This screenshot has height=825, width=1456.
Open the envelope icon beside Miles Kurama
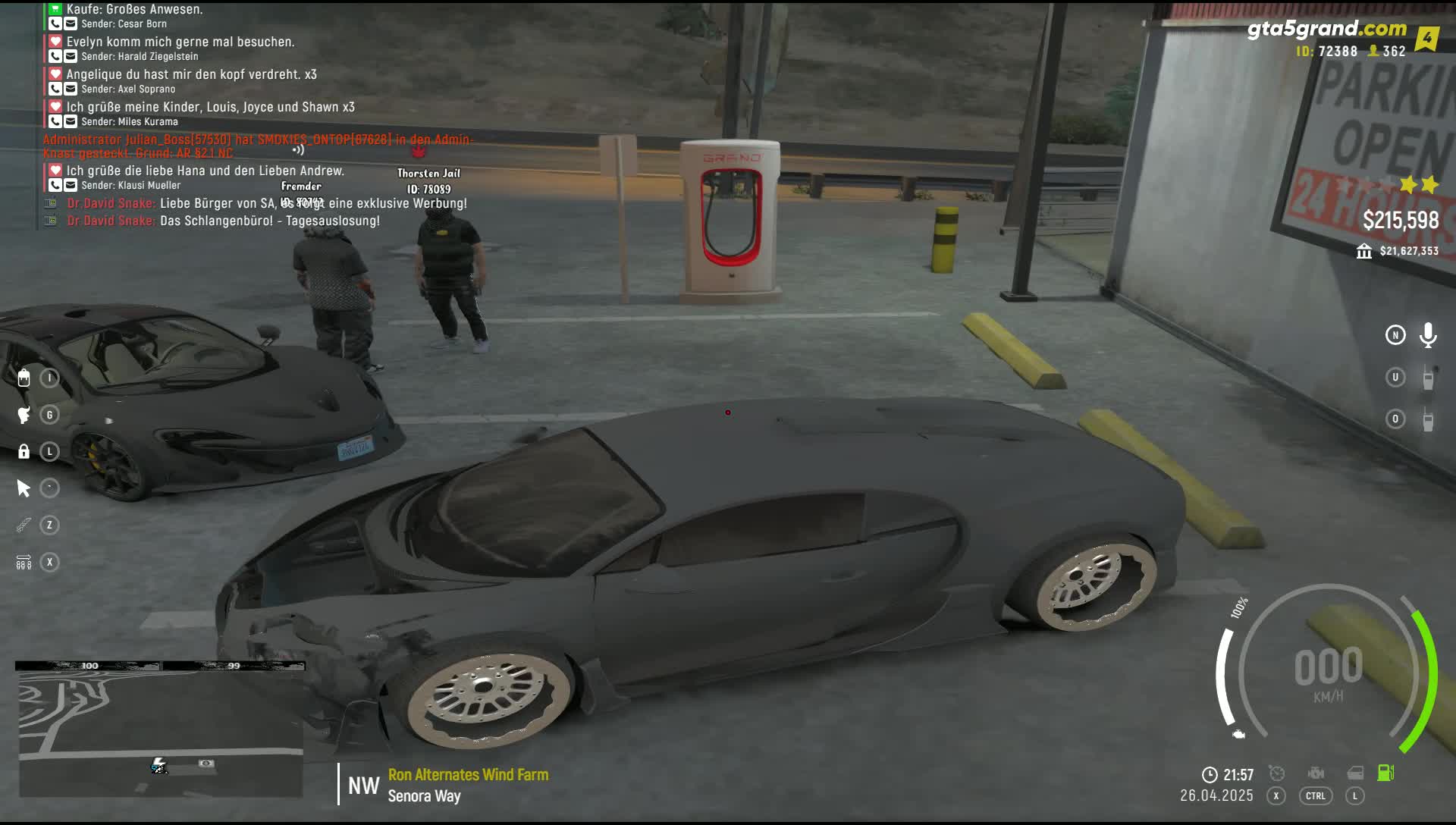click(71, 121)
